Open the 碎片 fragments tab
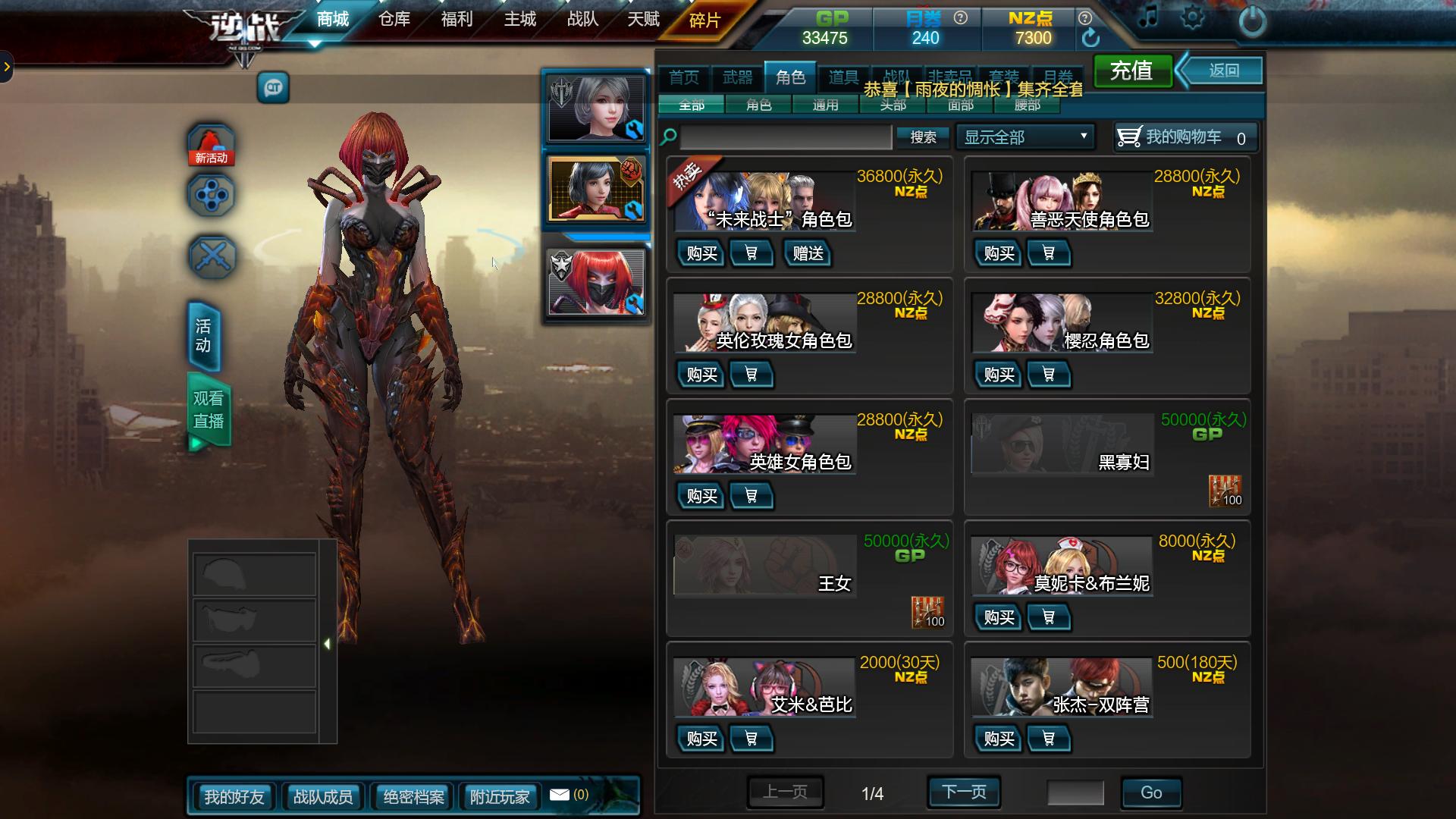Viewport: 1456px width, 819px height. pyautogui.click(x=704, y=20)
